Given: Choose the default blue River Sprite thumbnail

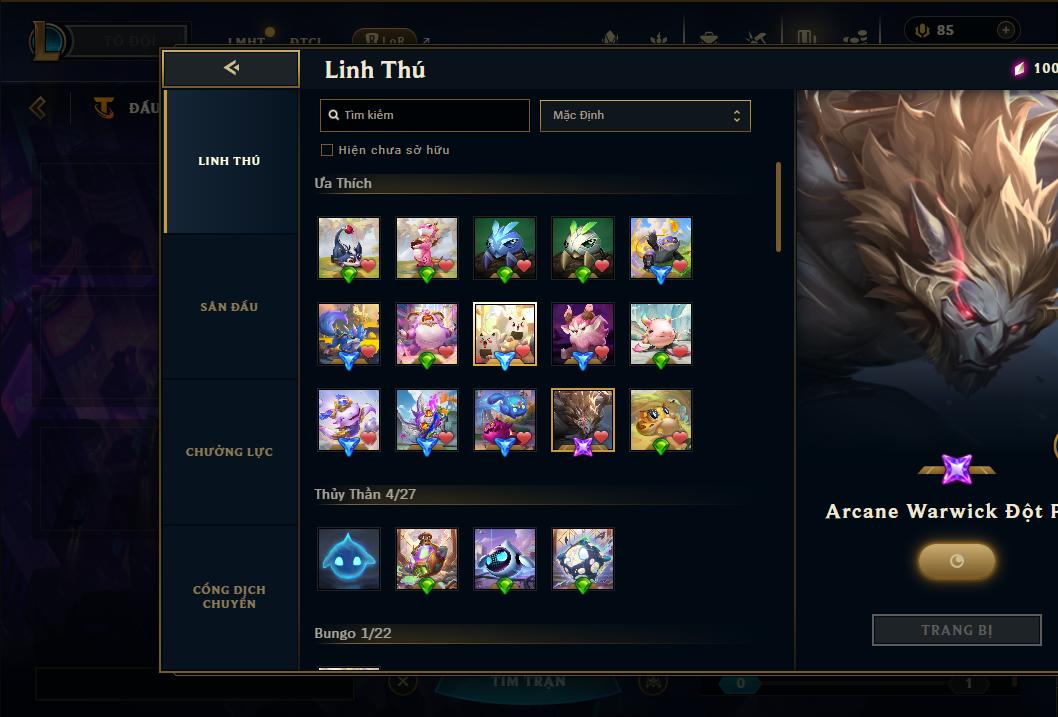Looking at the screenshot, I should [x=349, y=559].
